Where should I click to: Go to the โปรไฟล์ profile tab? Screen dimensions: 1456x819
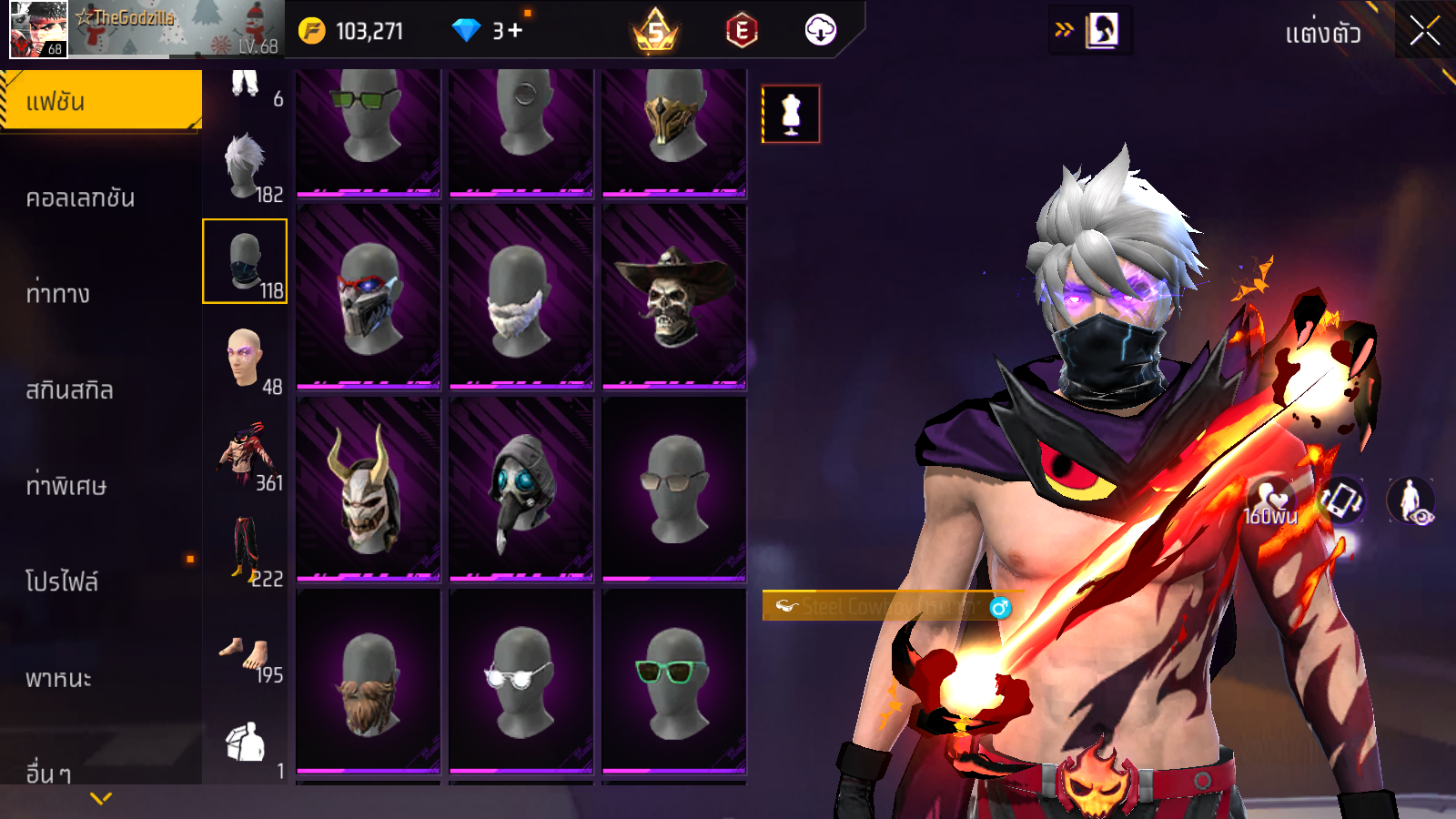tap(62, 581)
